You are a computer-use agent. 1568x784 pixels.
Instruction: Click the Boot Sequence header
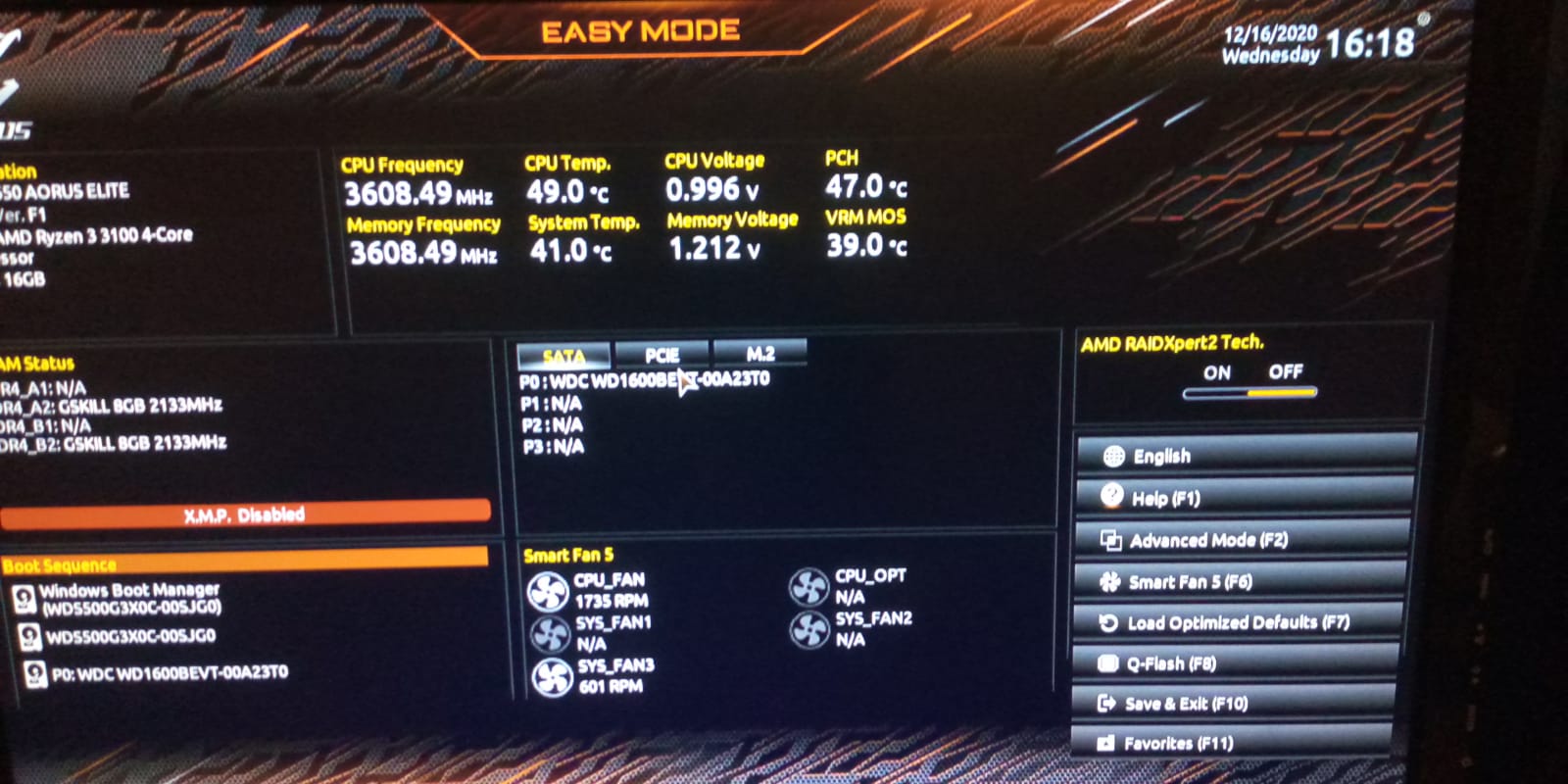(x=63, y=565)
